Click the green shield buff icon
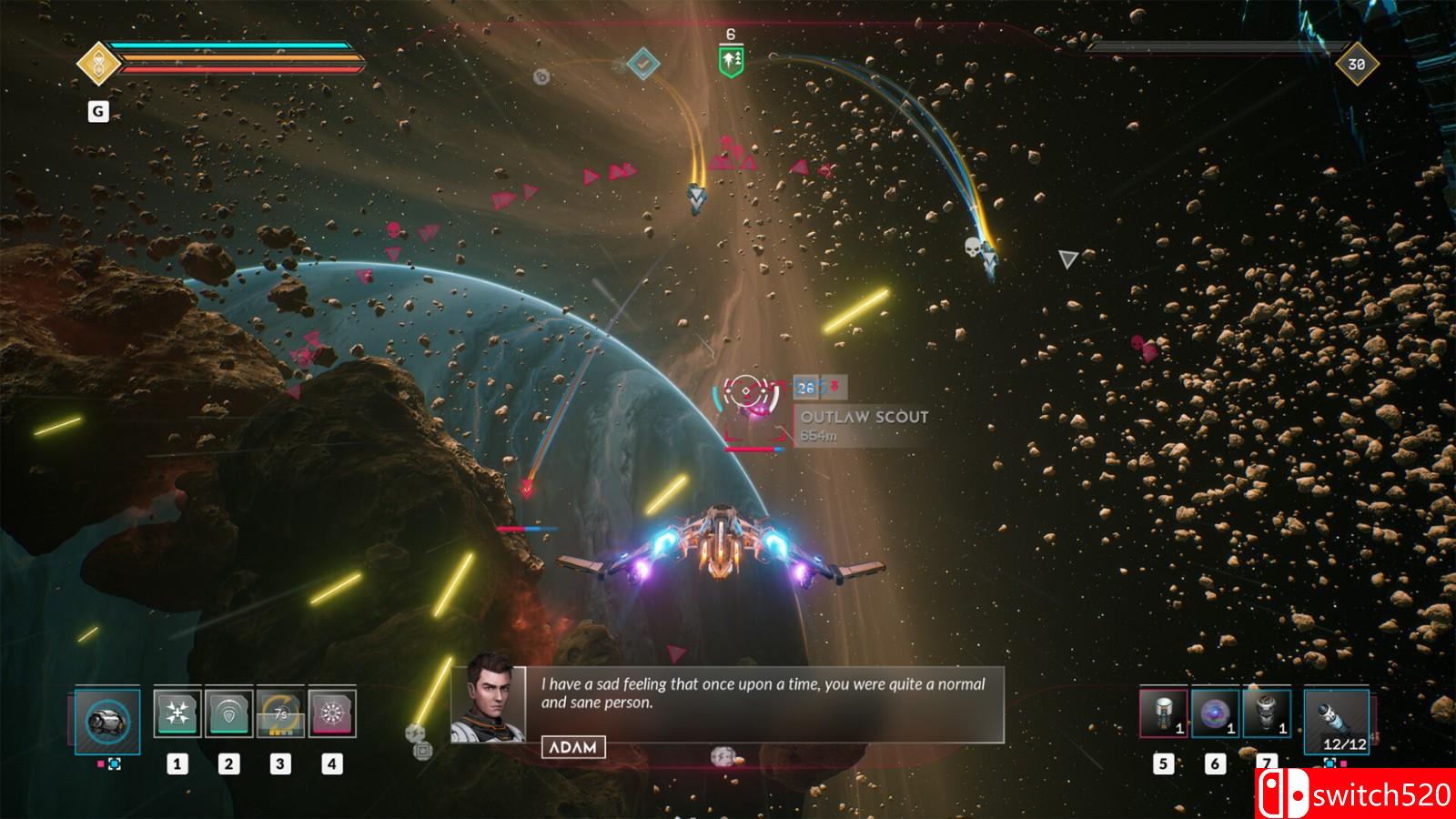The height and width of the screenshot is (819, 1456). pyautogui.click(x=731, y=62)
